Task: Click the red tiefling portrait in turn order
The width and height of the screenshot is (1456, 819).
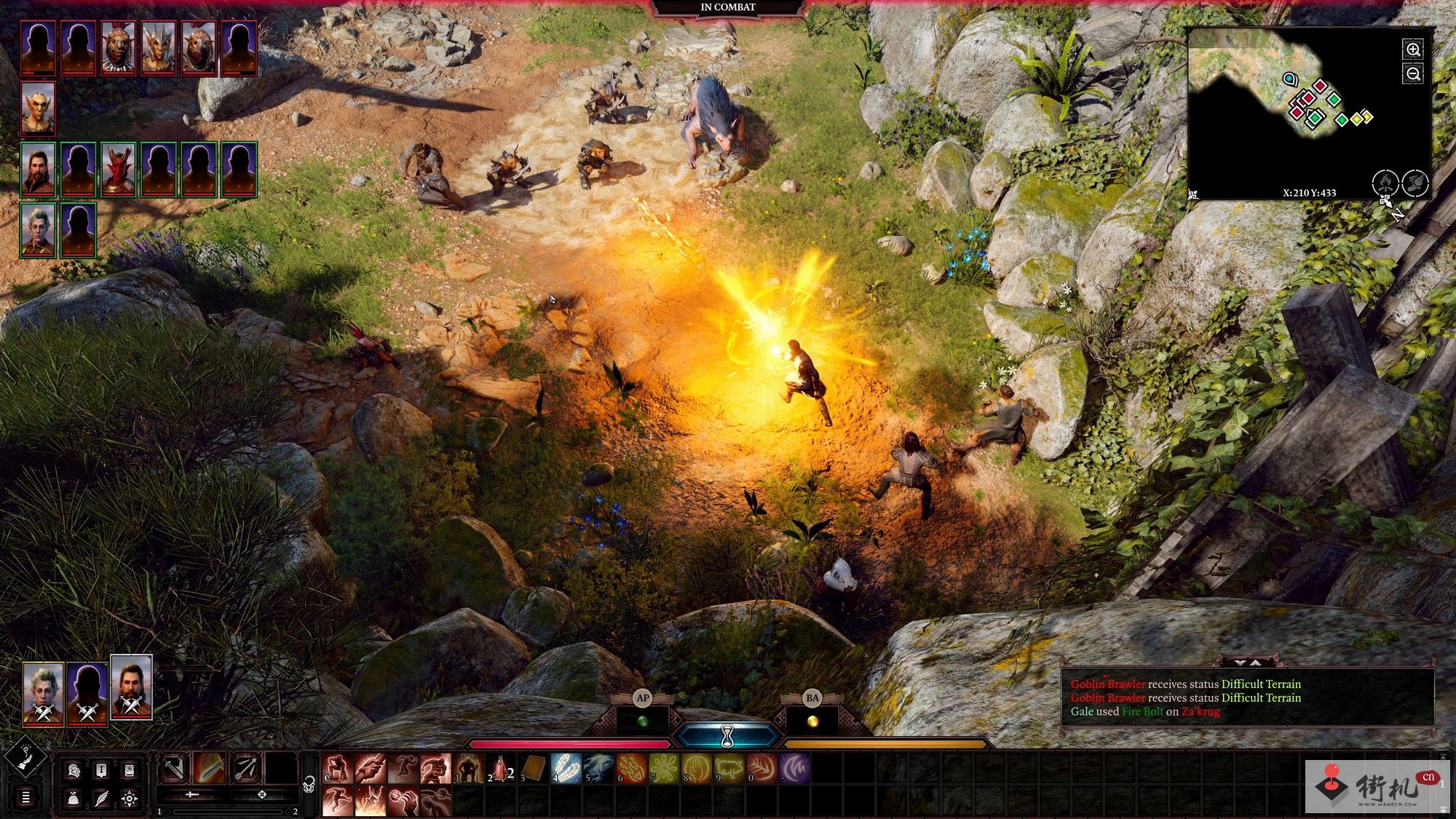Action: click(119, 170)
